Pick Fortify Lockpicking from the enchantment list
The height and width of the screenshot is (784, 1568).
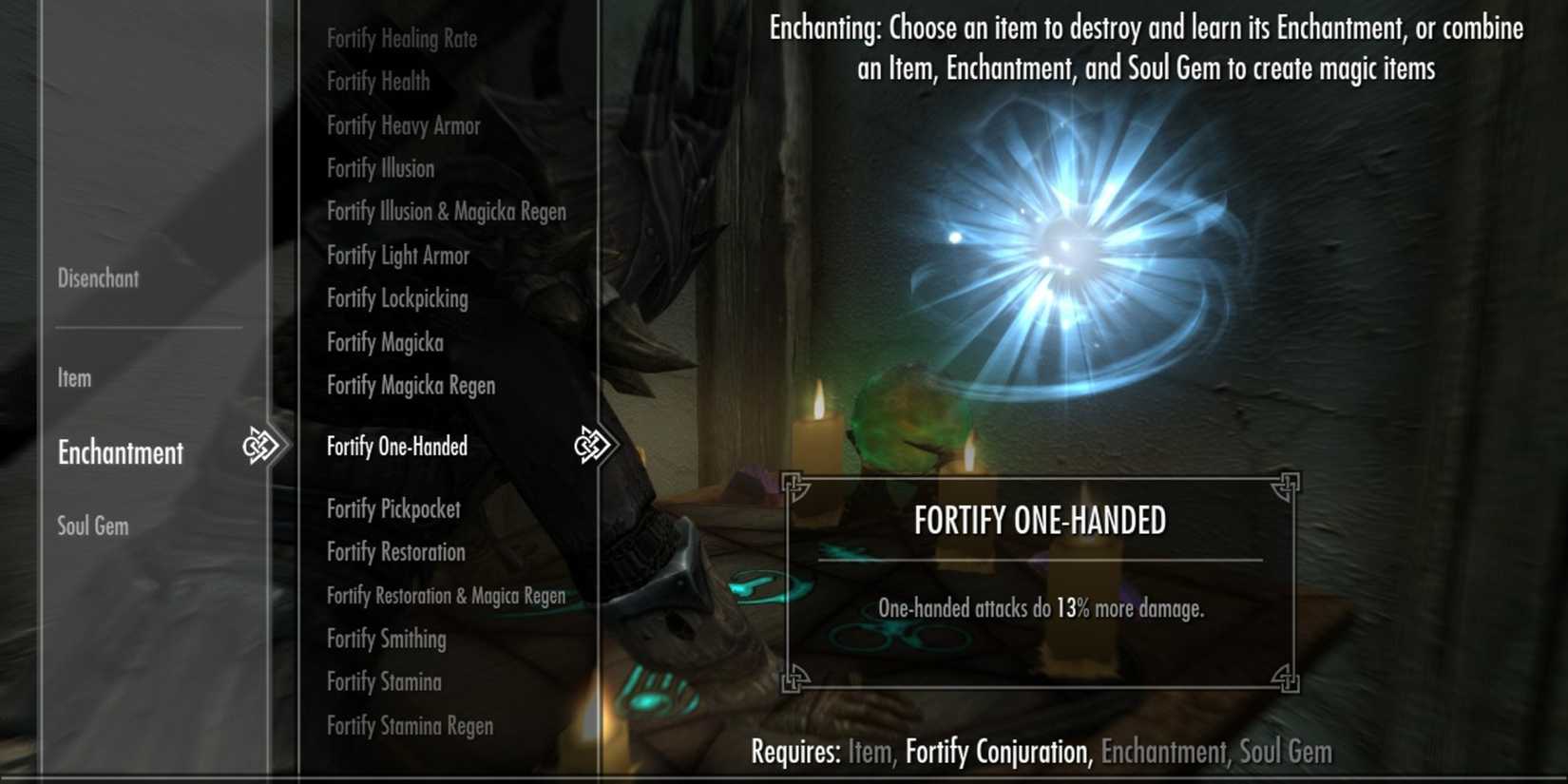tap(397, 297)
